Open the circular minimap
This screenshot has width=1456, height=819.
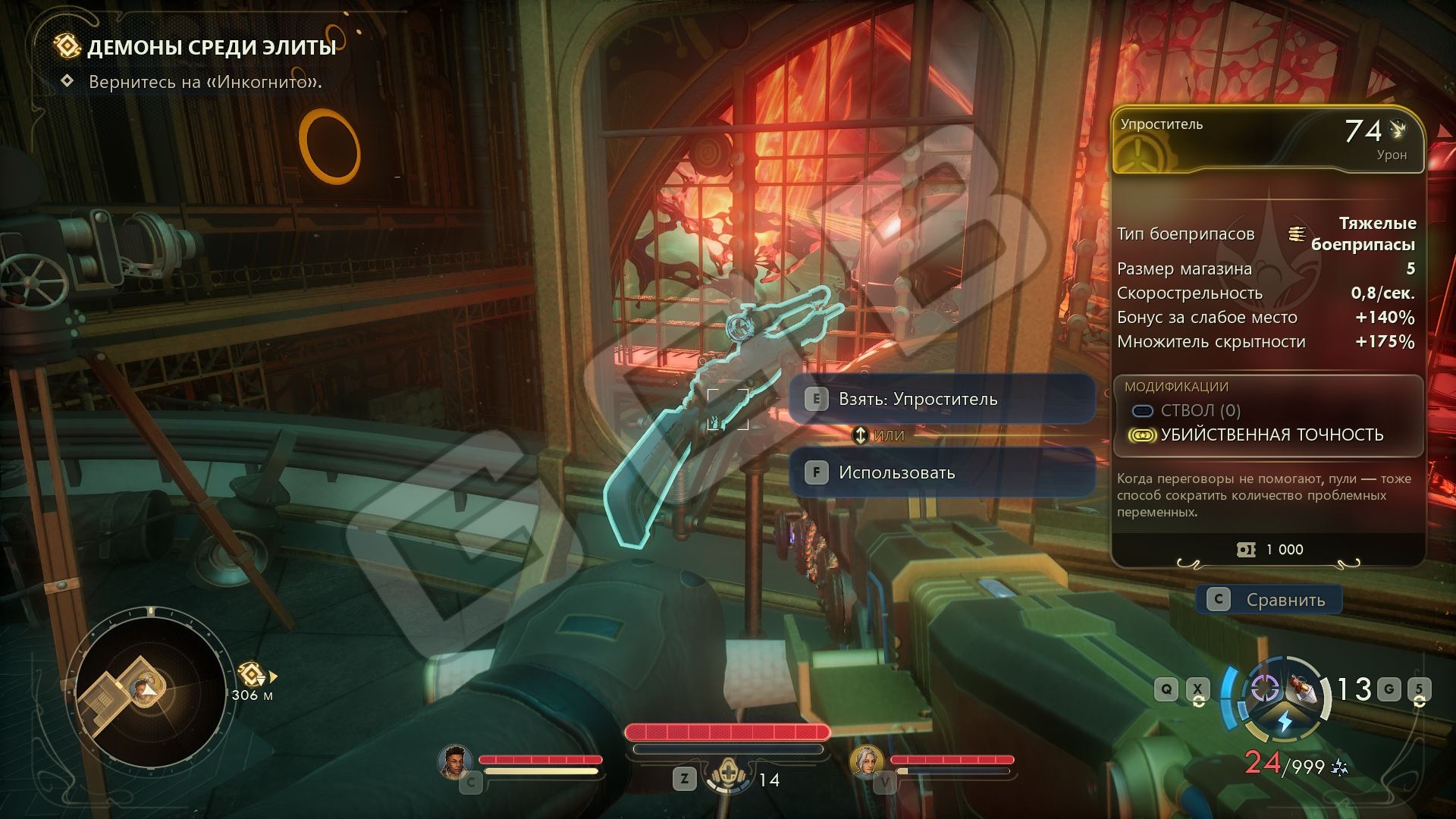pyautogui.click(x=149, y=689)
